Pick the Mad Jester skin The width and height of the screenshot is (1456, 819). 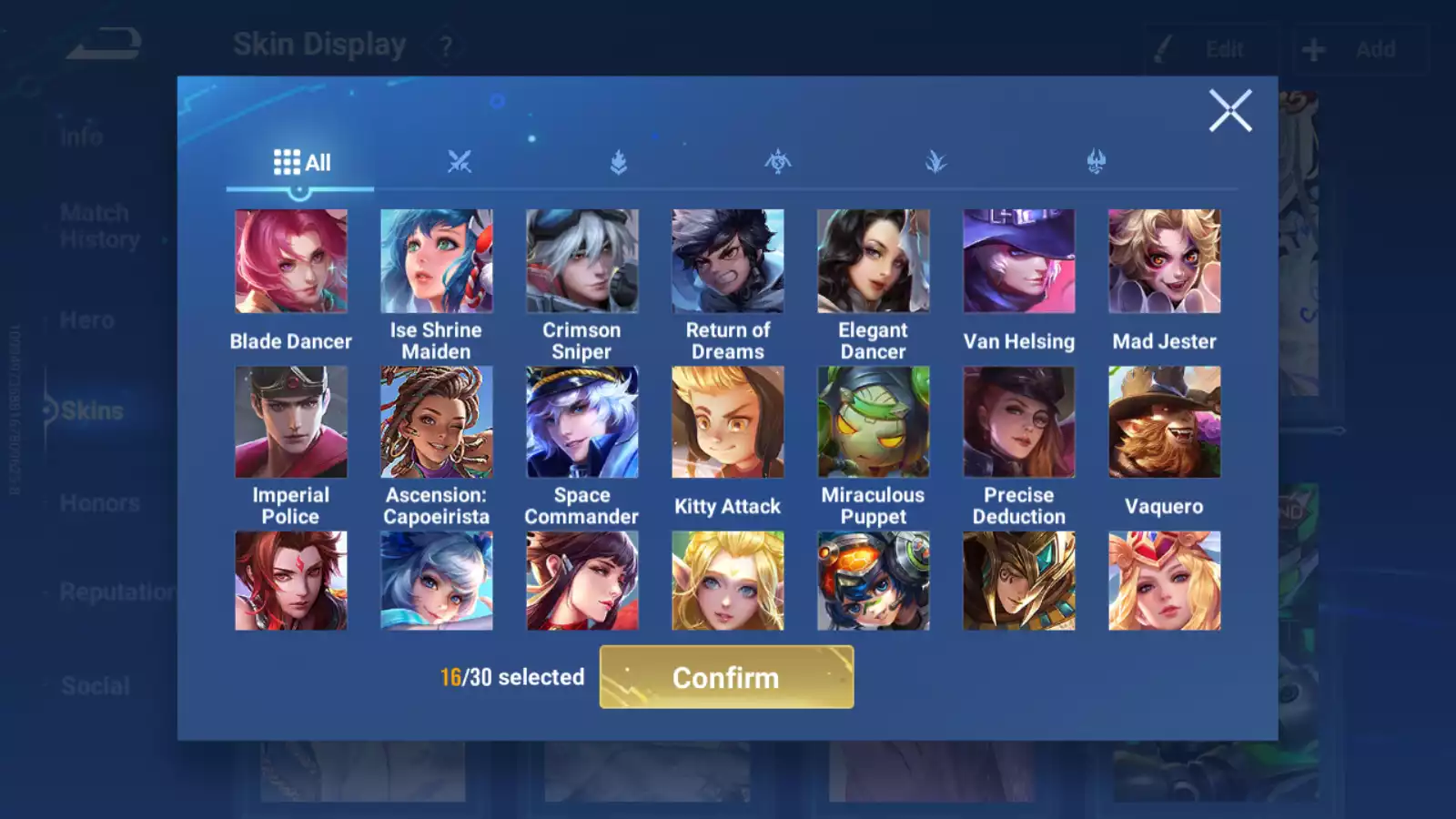(1165, 261)
